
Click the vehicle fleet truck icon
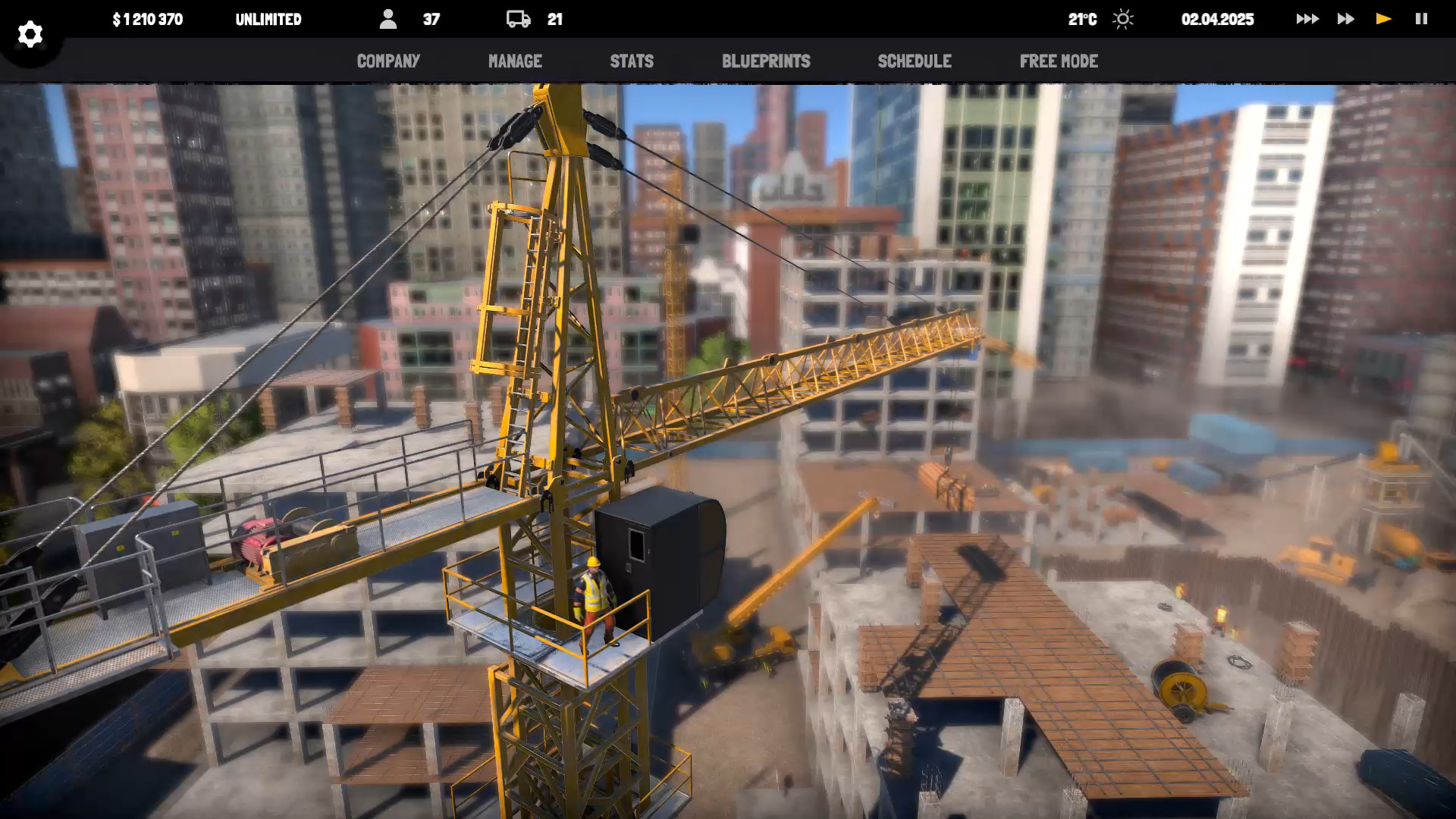[519, 19]
